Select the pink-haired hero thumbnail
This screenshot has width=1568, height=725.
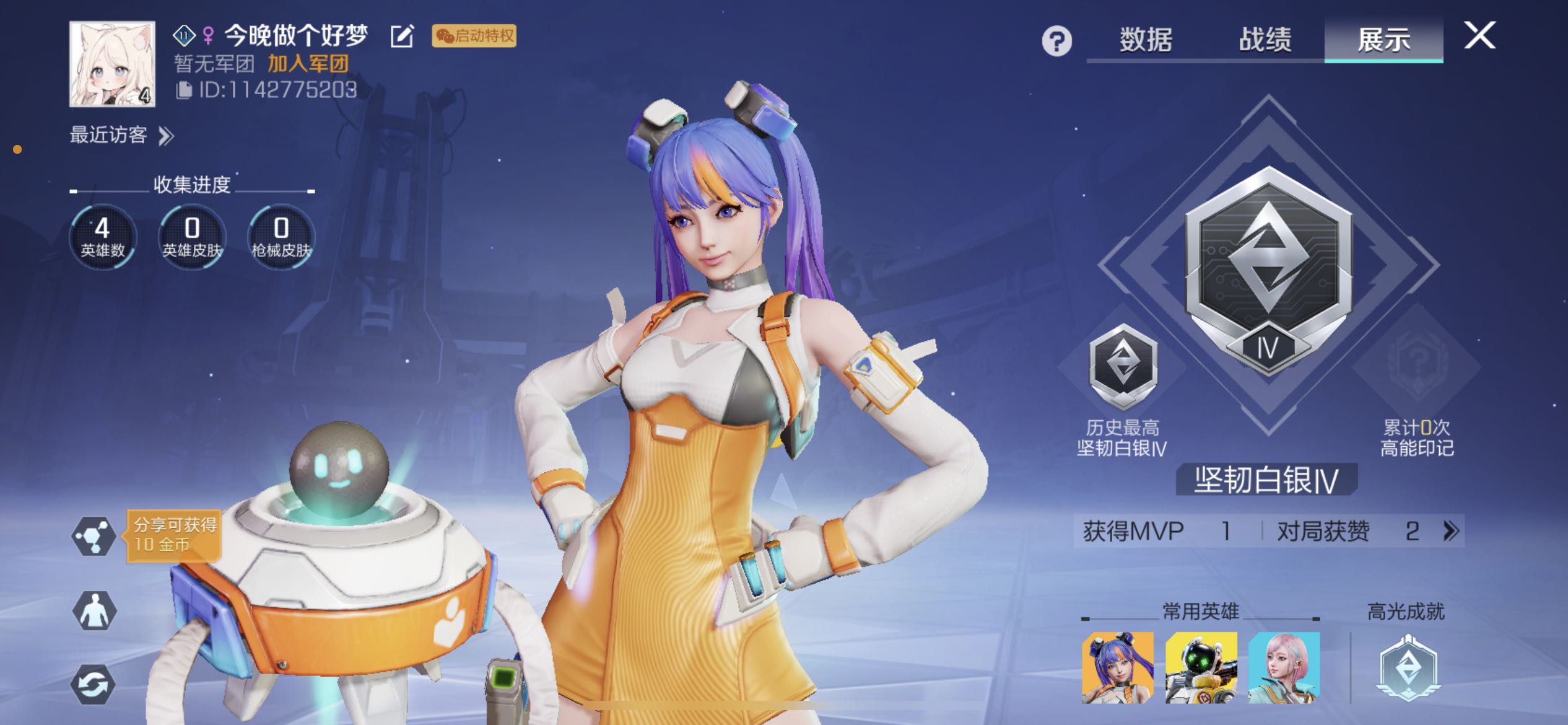coord(1284,667)
